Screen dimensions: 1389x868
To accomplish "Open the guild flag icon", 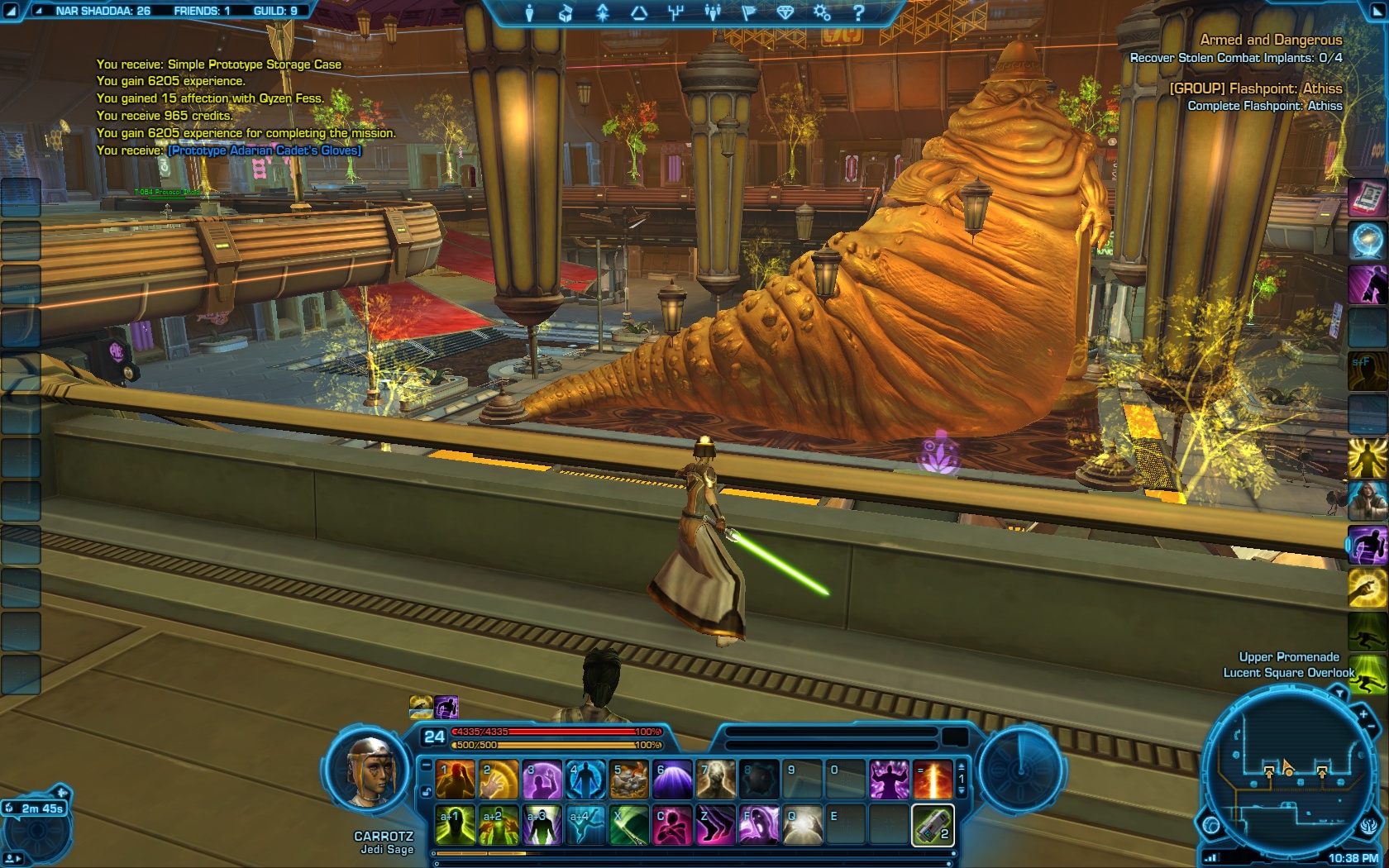I will pyautogui.click(x=748, y=12).
